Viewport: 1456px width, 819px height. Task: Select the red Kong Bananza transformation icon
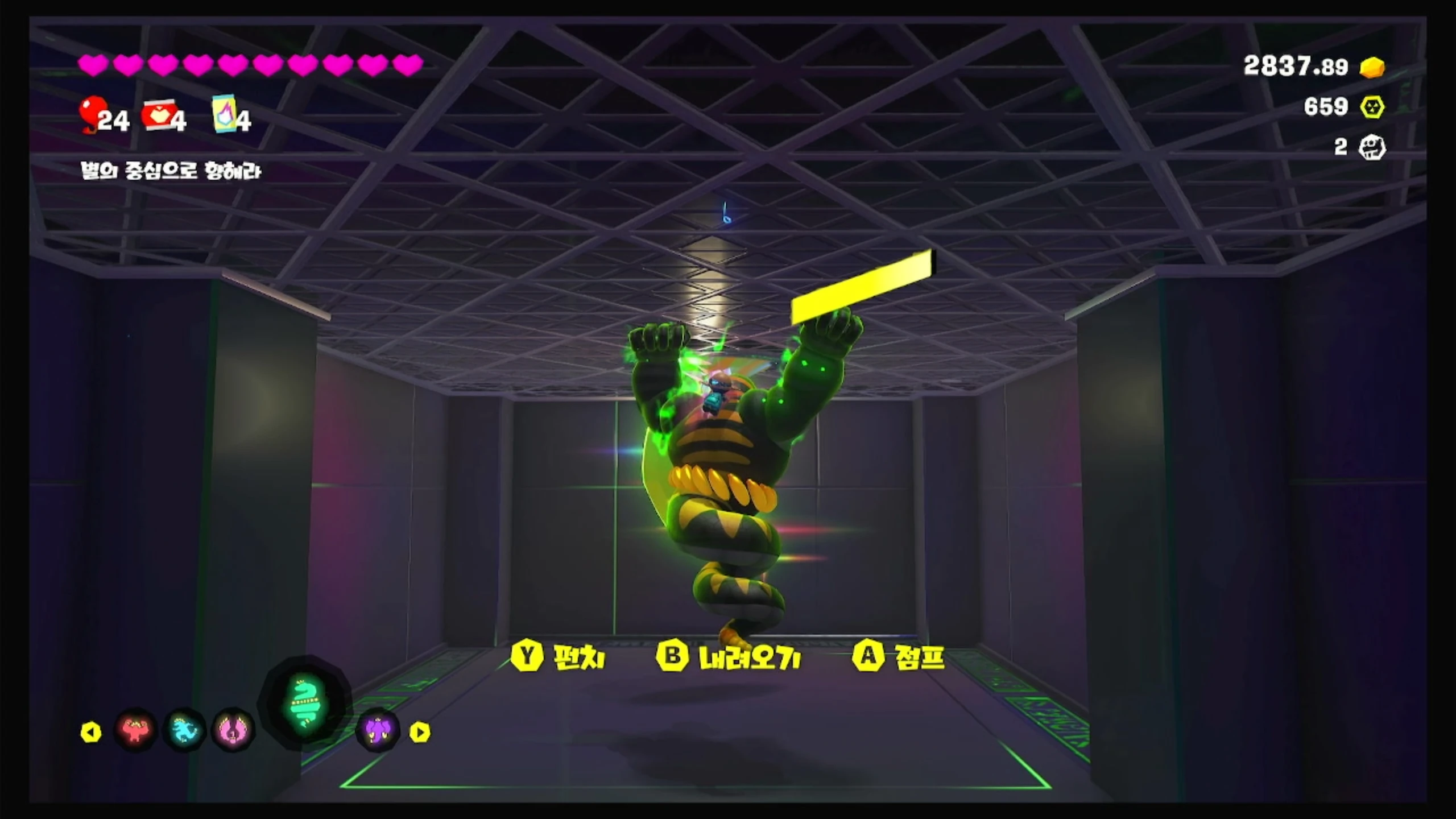coord(135,730)
